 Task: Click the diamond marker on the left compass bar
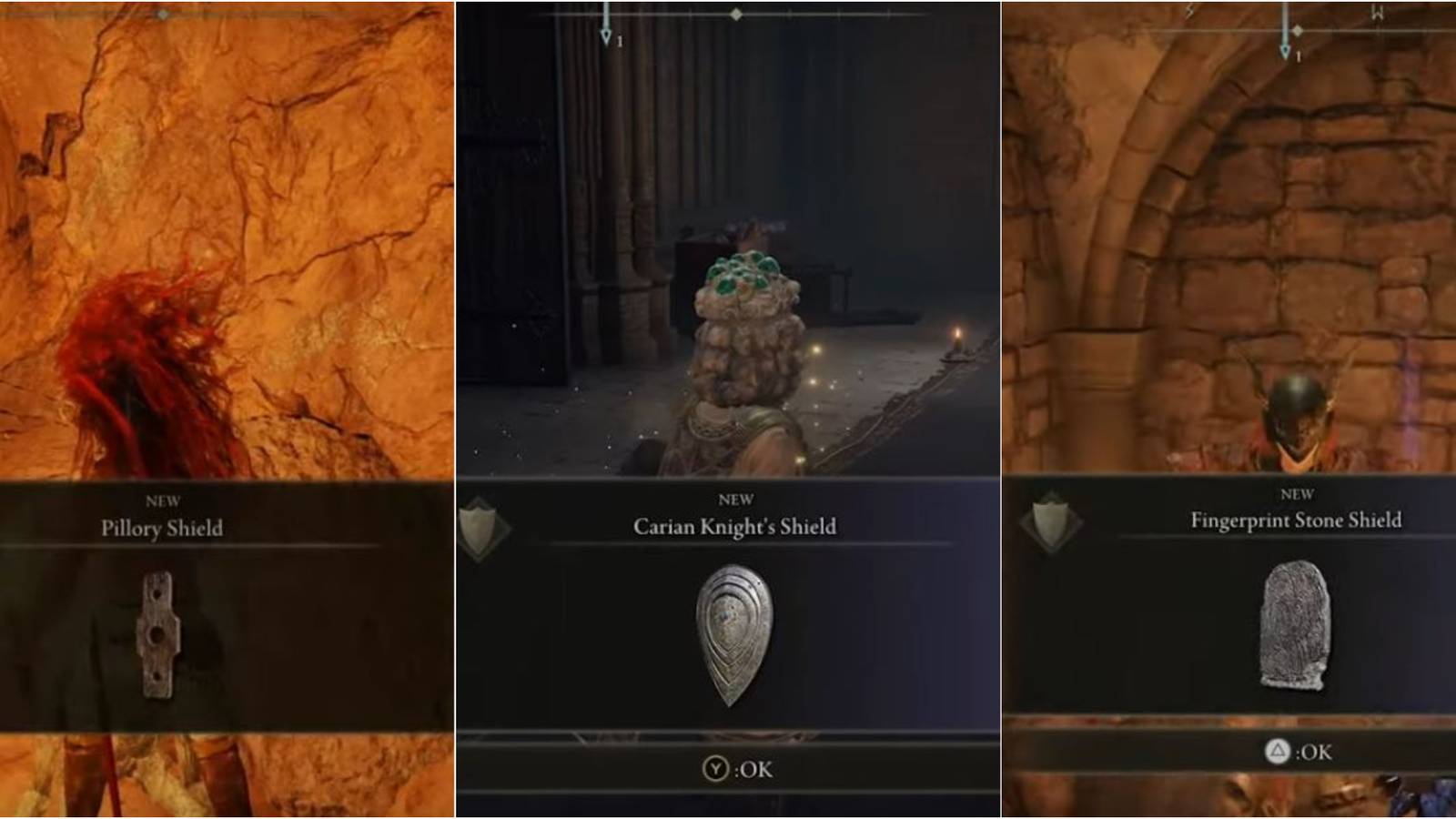[x=162, y=13]
